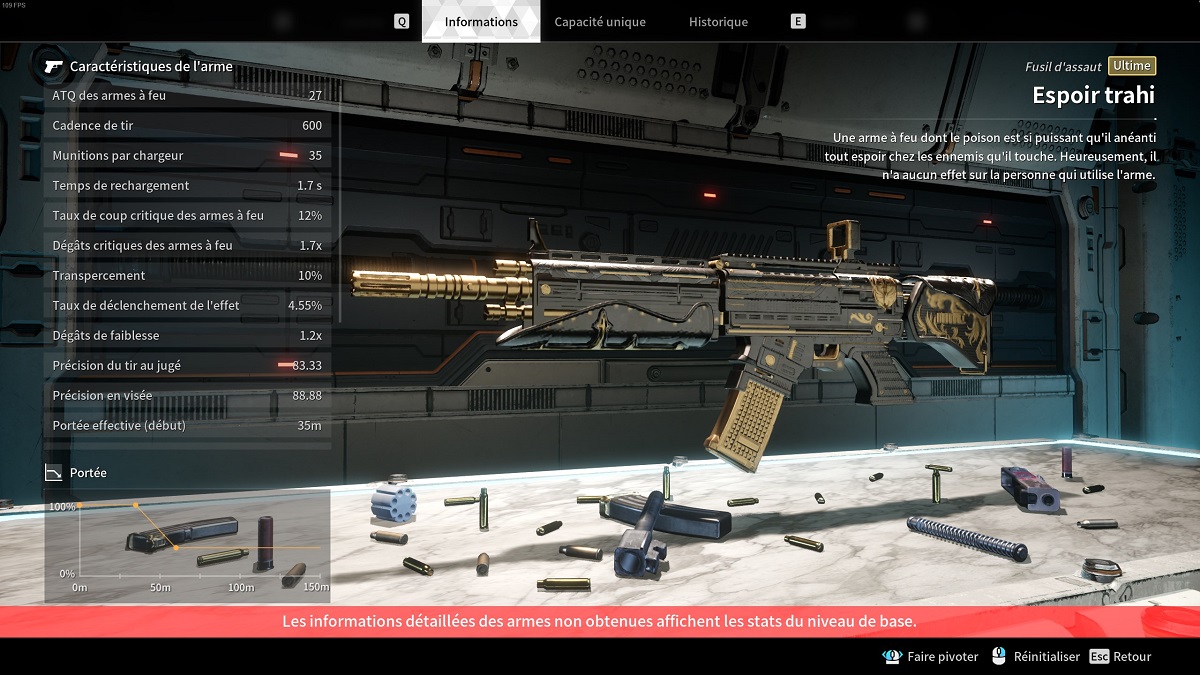The image size is (1200, 675).
Task: Click the Portée range graph
Action: coord(188,545)
